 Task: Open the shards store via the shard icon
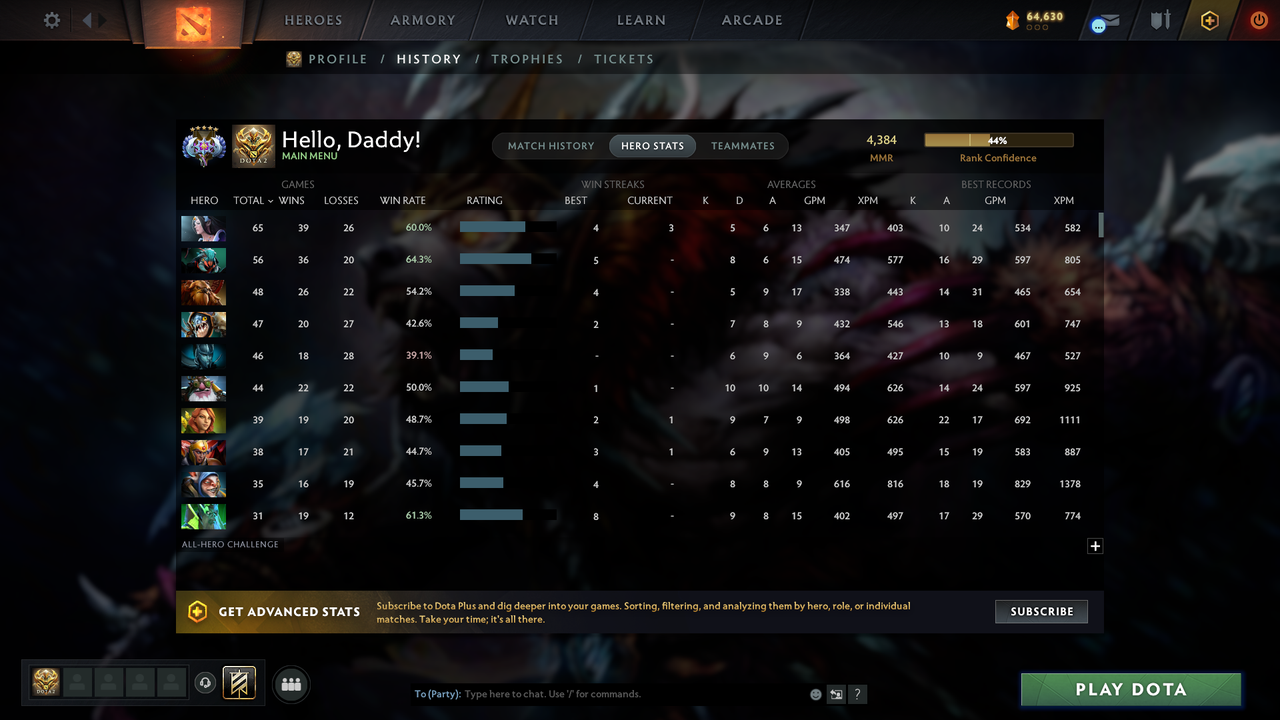click(1014, 18)
